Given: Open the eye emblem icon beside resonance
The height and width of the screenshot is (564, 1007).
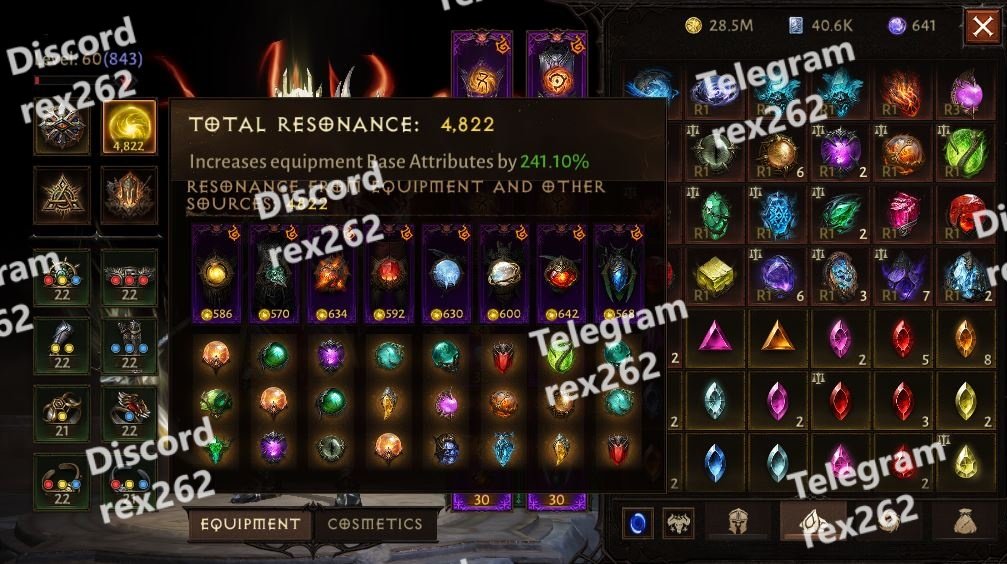Looking at the screenshot, I should pyautogui.click(x=62, y=127).
